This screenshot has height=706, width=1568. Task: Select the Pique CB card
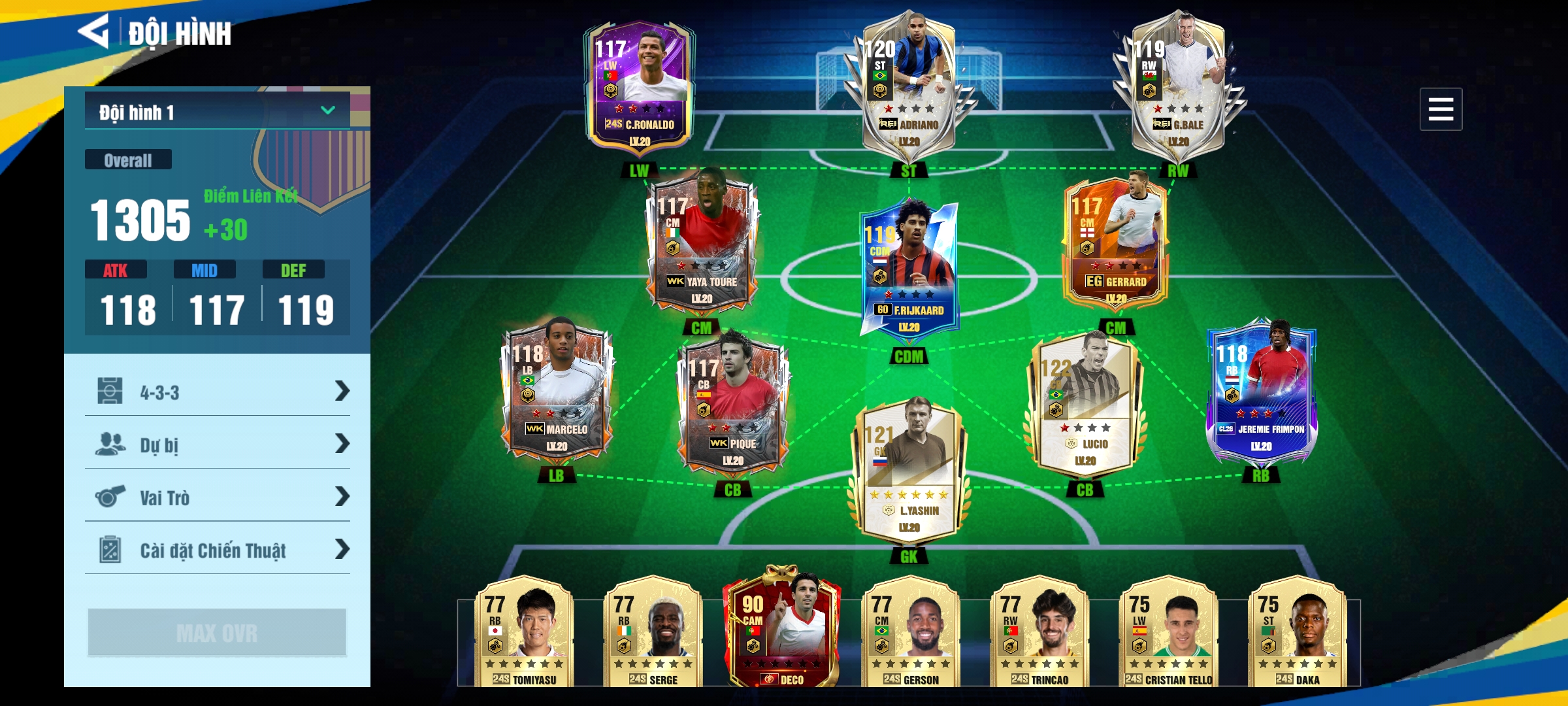tap(733, 407)
